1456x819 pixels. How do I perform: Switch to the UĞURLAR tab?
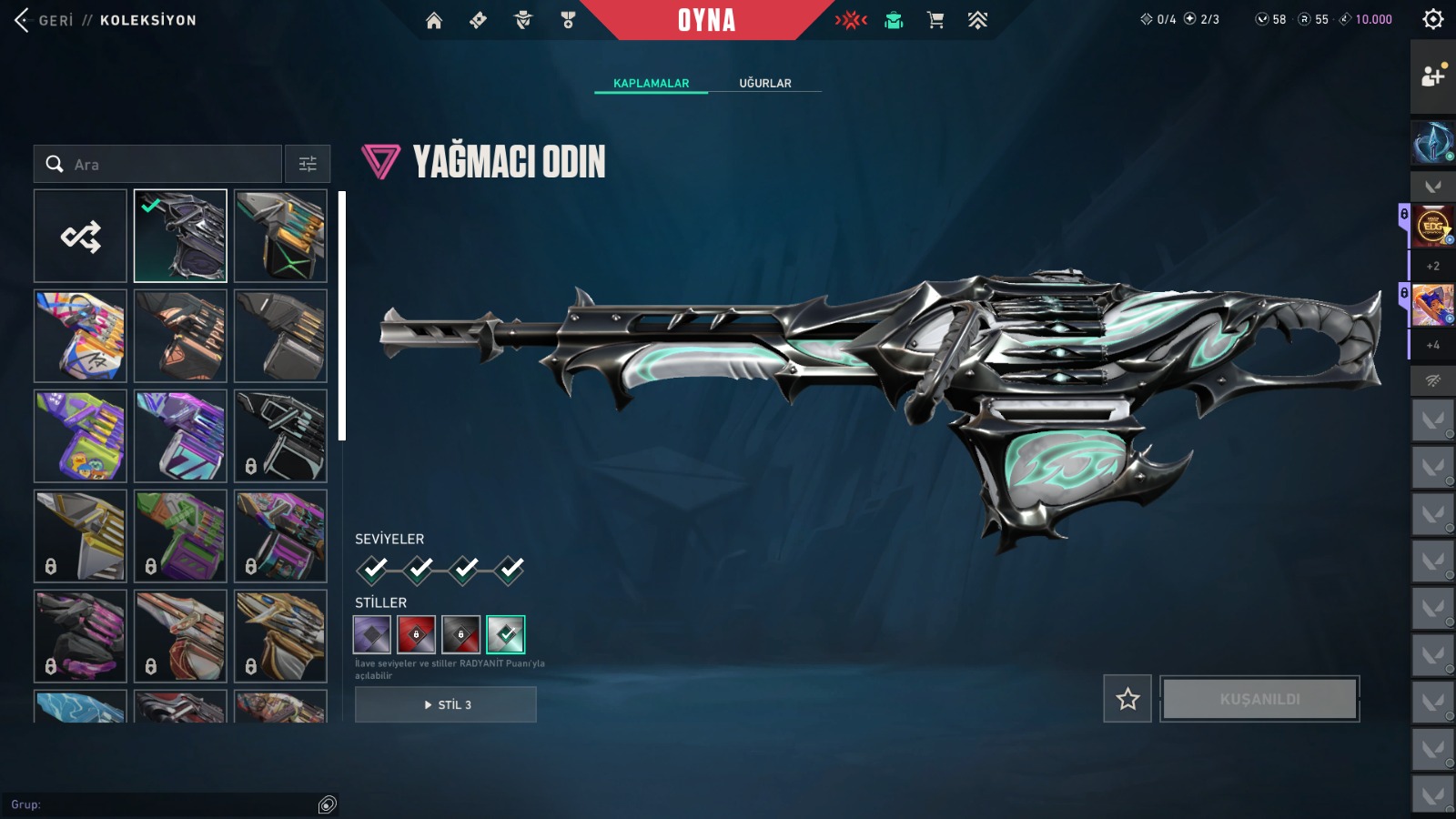[x=764, y=83]
